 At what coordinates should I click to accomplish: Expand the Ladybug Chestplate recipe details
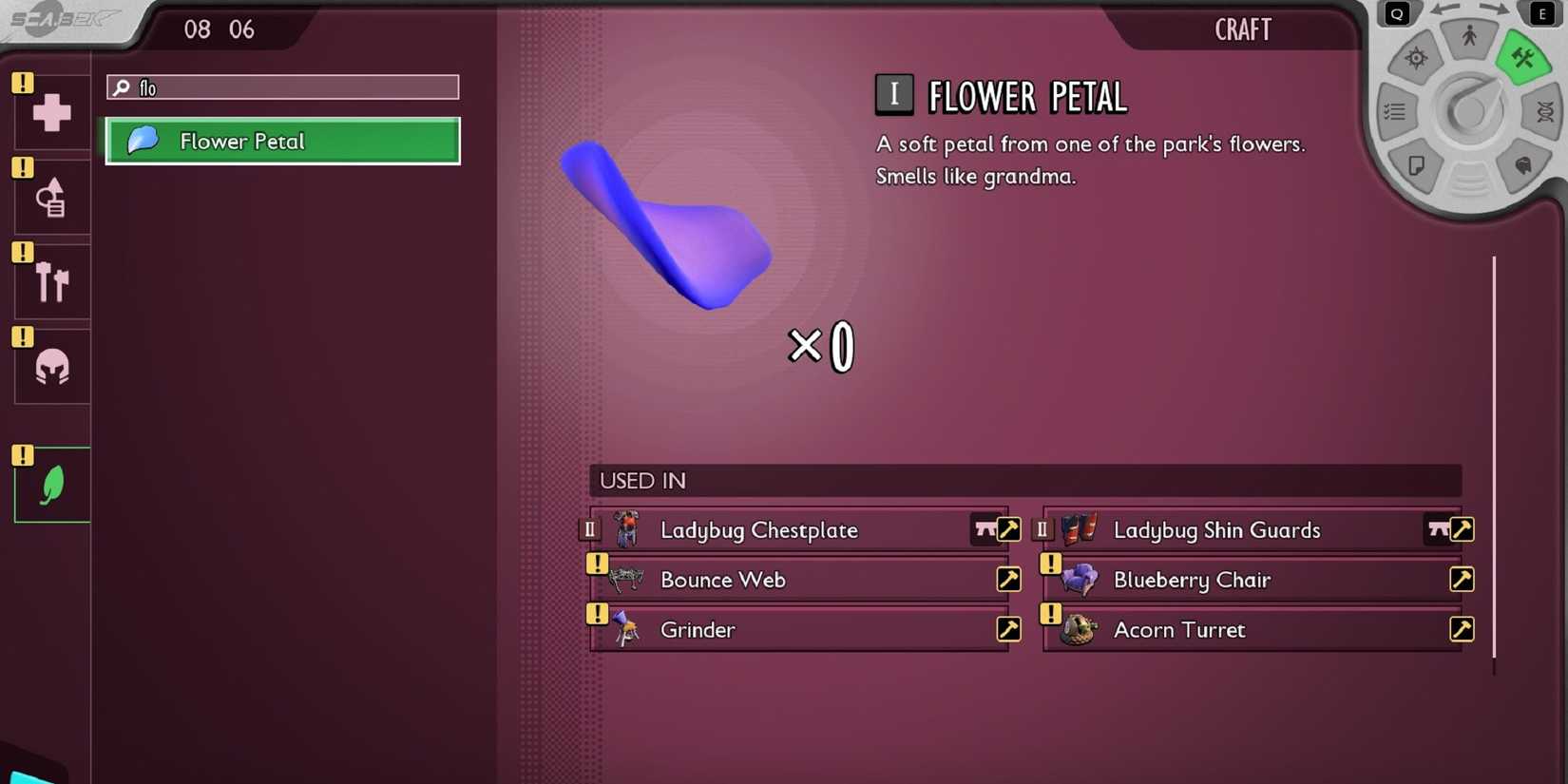1008,529
